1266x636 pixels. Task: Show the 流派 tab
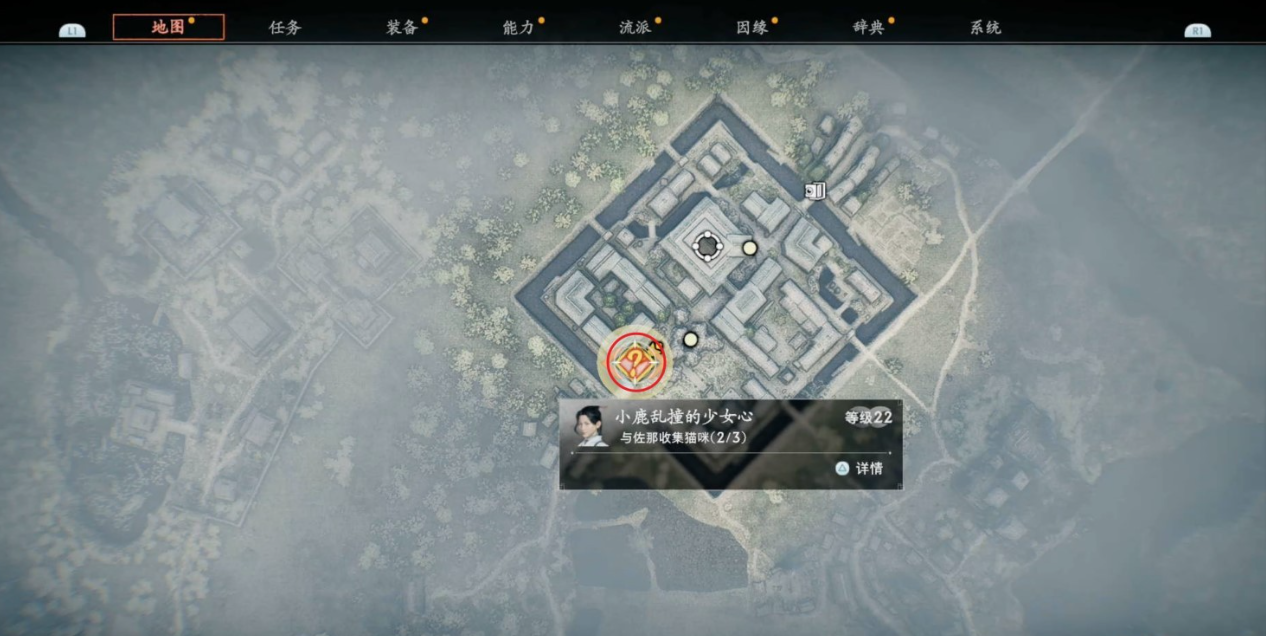coord(635,28)
